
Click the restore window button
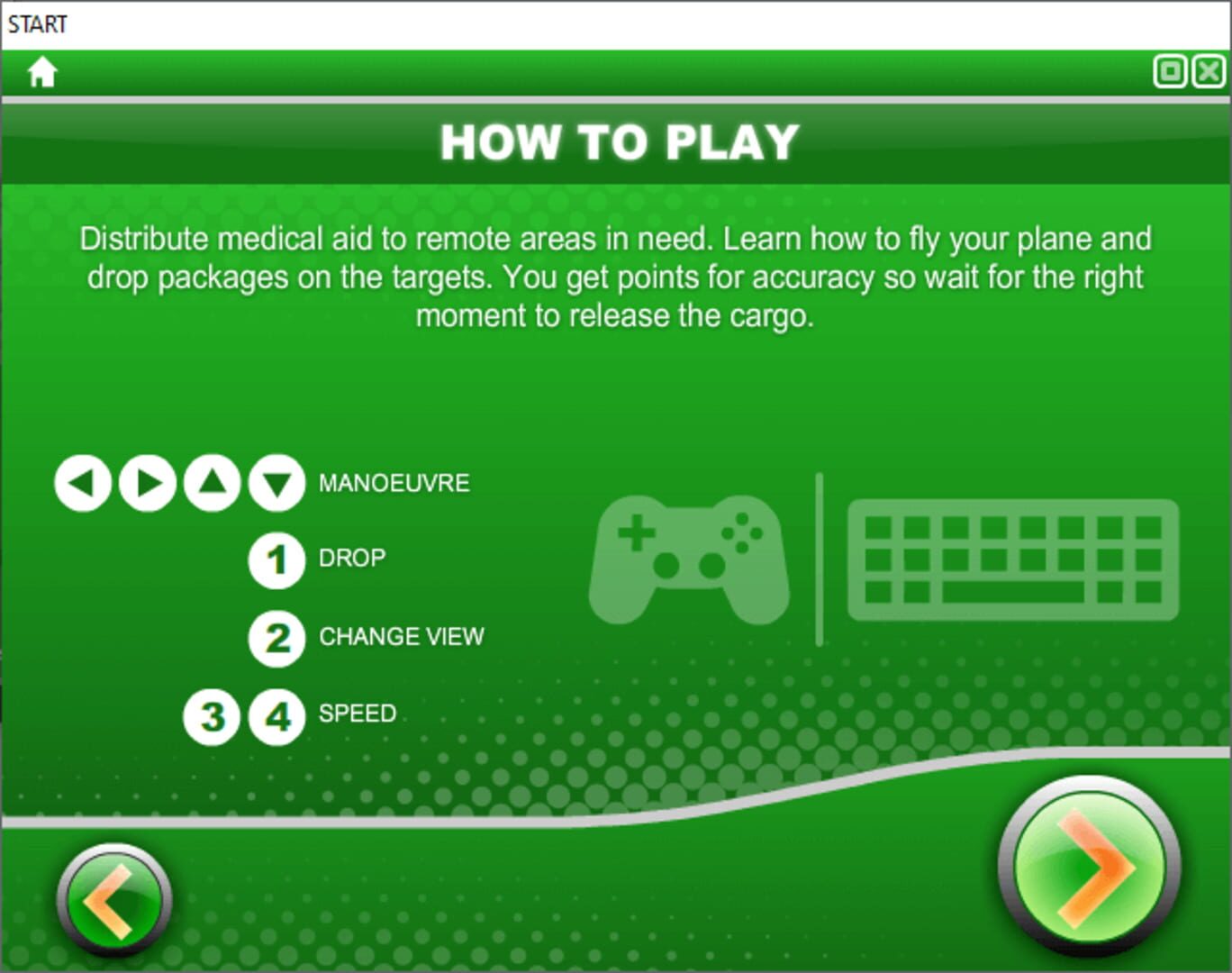point(1171,70)
